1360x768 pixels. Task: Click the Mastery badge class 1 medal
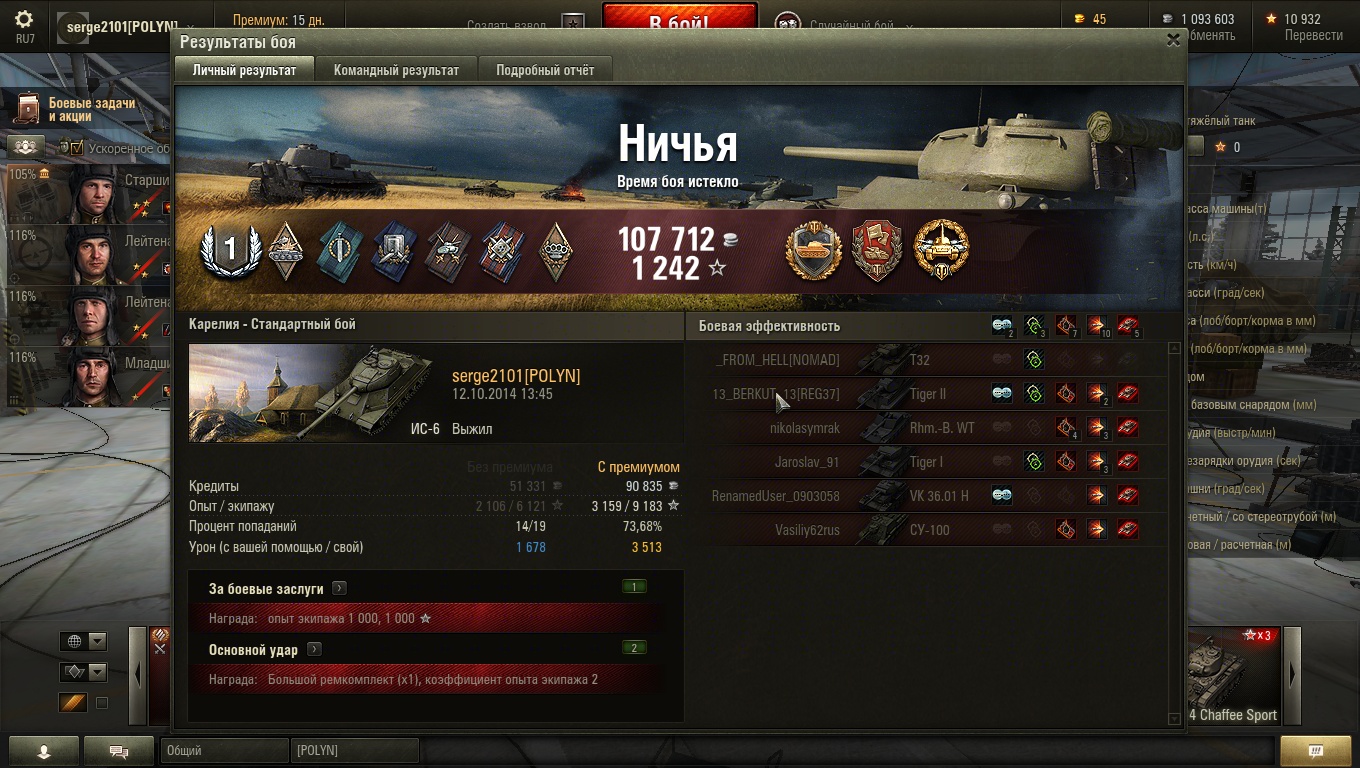pyautogui.click(x=230, y=250)
